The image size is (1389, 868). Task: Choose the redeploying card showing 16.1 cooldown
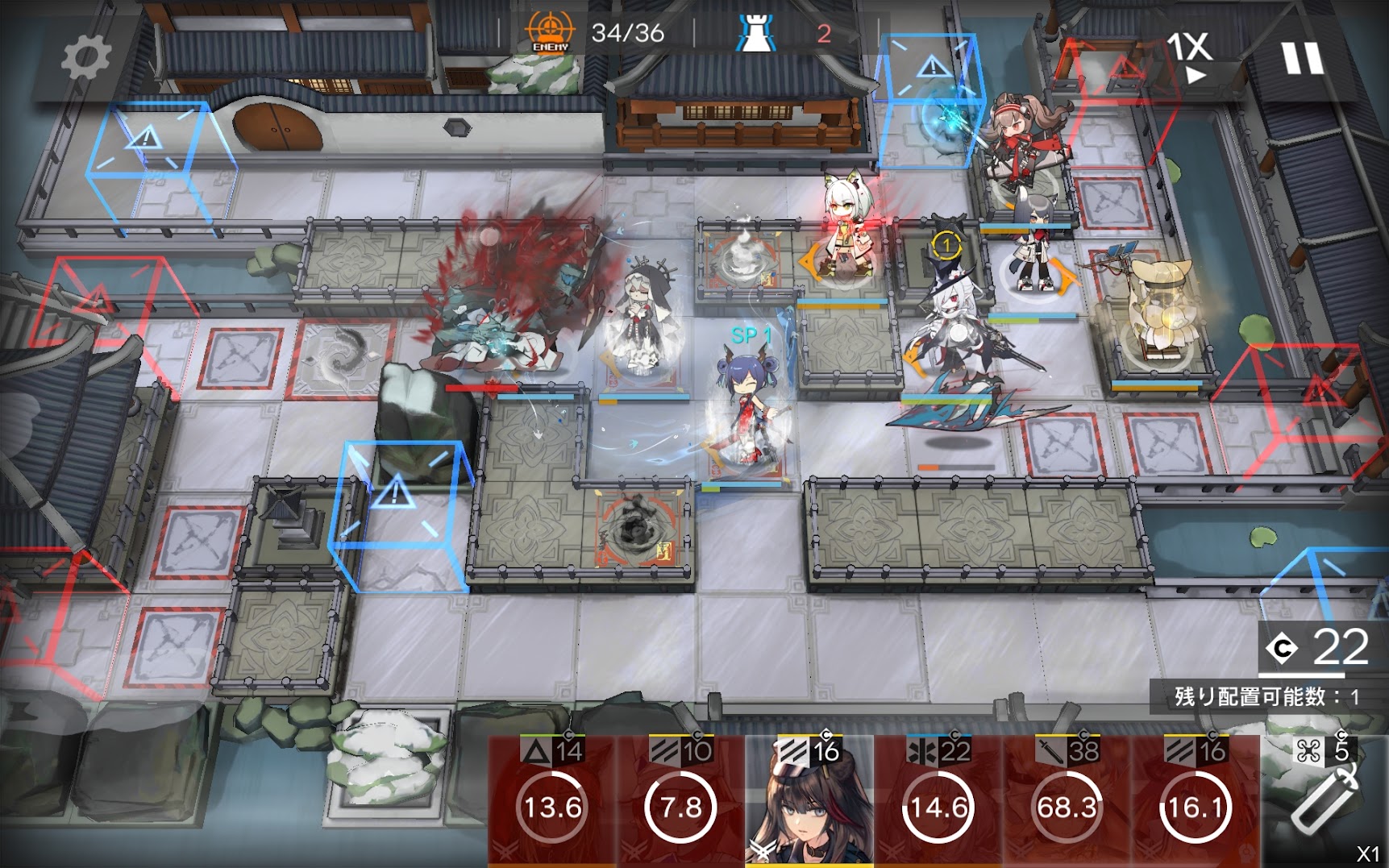pyautogui.click(x=1195, y=802)
